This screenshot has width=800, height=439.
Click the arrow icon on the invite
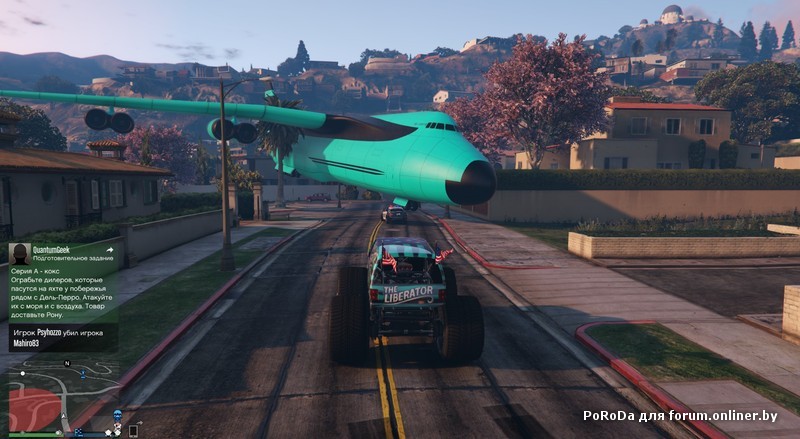pos(109,250)
